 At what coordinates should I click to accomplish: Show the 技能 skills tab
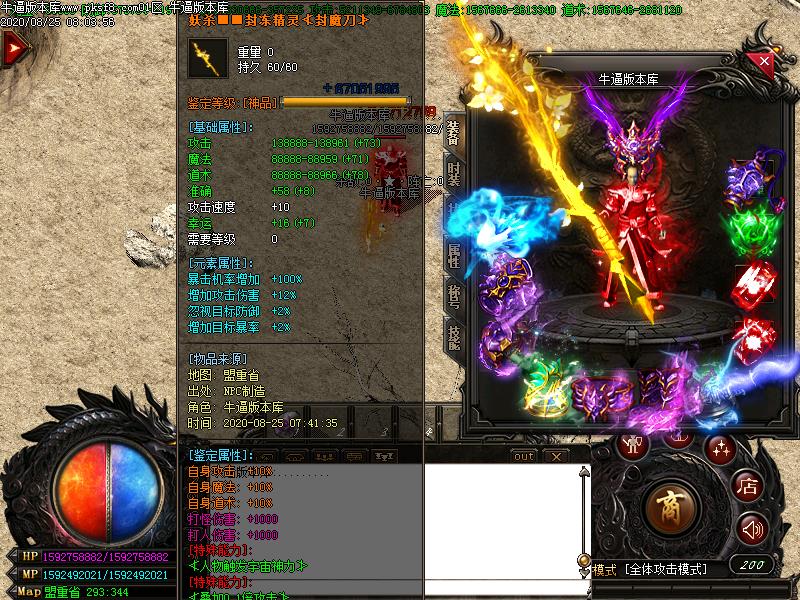[x=453, y=337]
